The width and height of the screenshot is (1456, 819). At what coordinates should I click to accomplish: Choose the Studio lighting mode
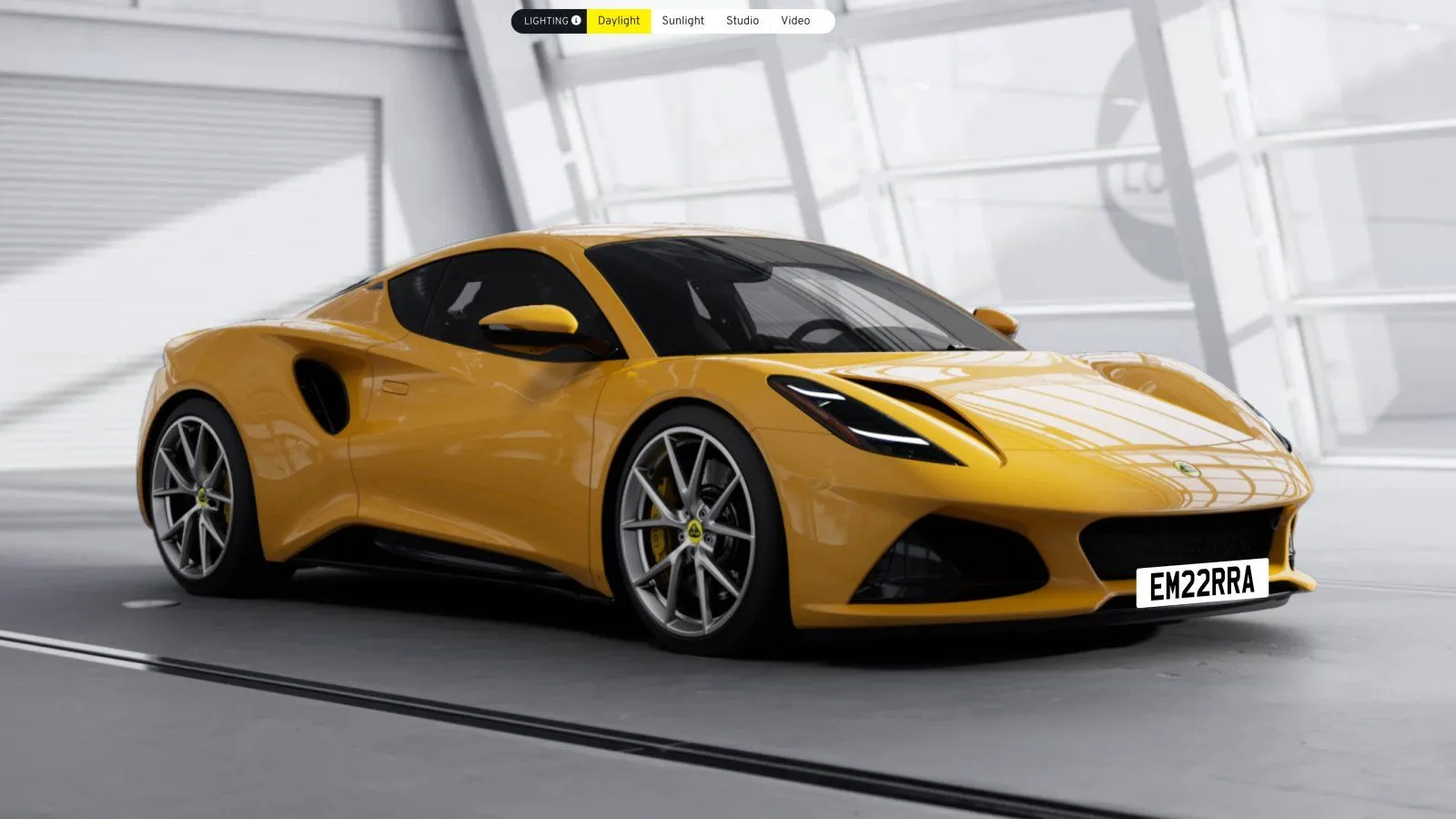tap(742, 21)
